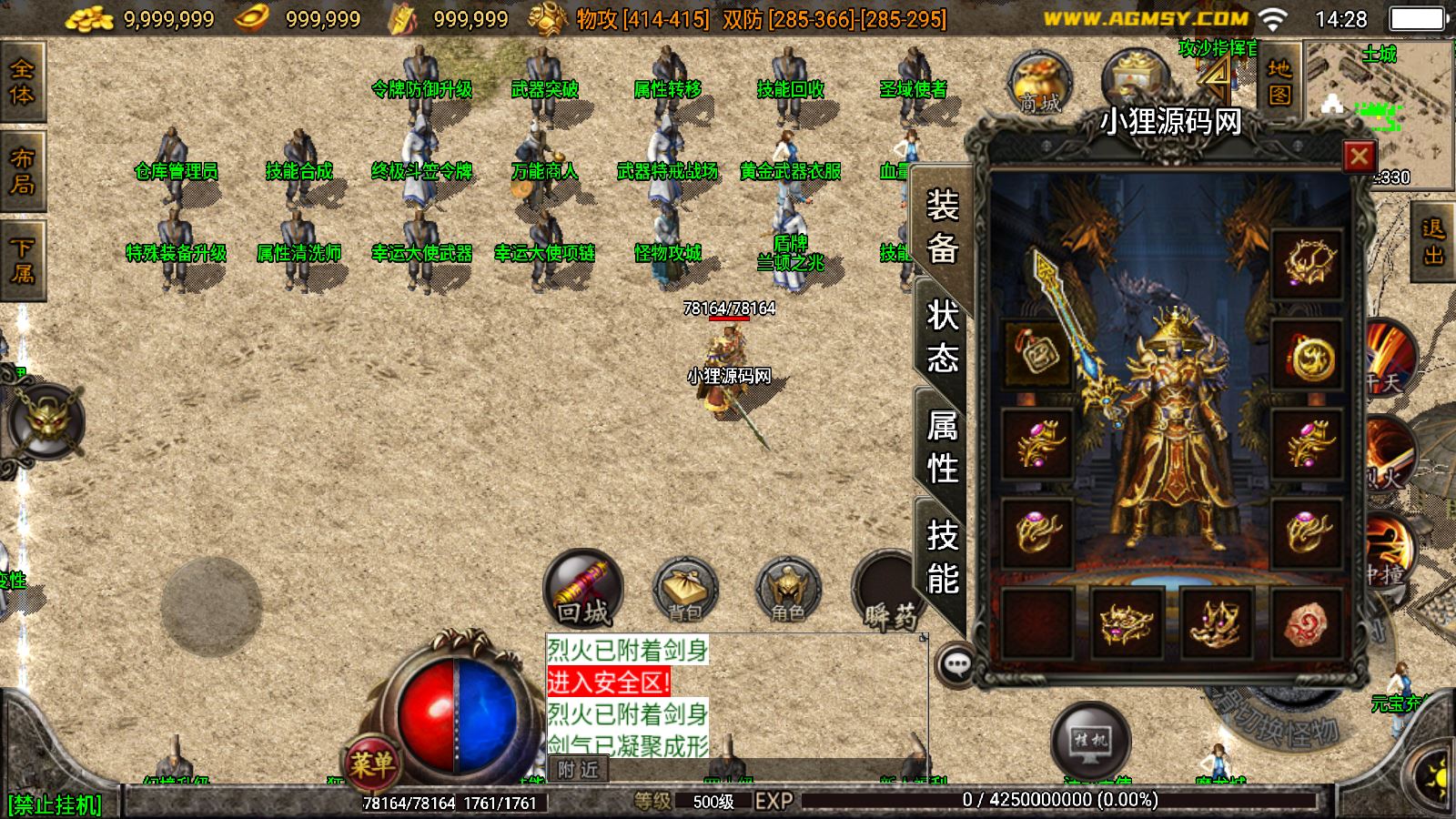
Task: Switch chat to the 附近 nearby channel
Action: (x=578, y=770)
